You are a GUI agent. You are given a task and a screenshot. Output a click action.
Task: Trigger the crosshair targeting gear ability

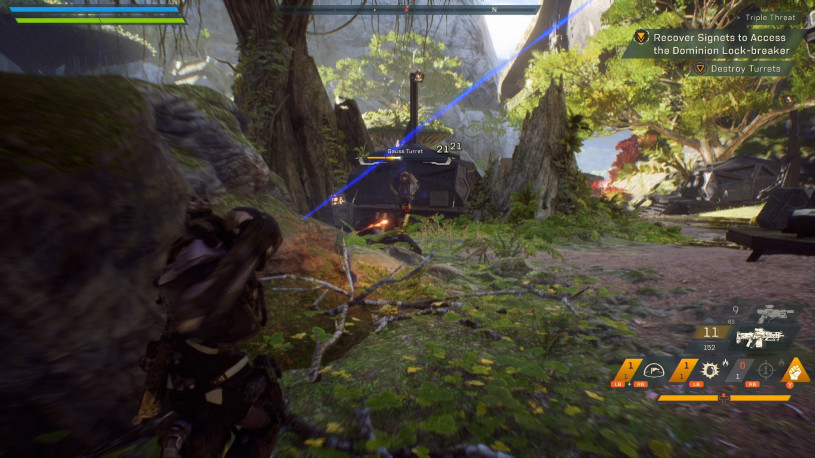pyautogui.click(x=765, y=371)
